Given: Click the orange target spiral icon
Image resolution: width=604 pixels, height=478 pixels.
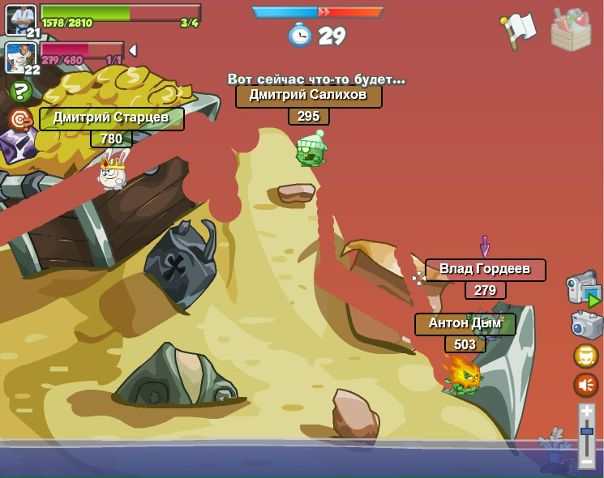Looking at the screenshot, I should tap(20, 120).
